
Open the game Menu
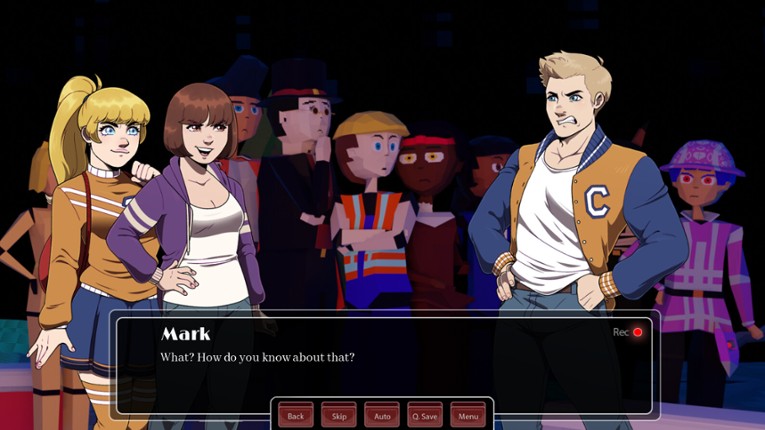point(468,415)
